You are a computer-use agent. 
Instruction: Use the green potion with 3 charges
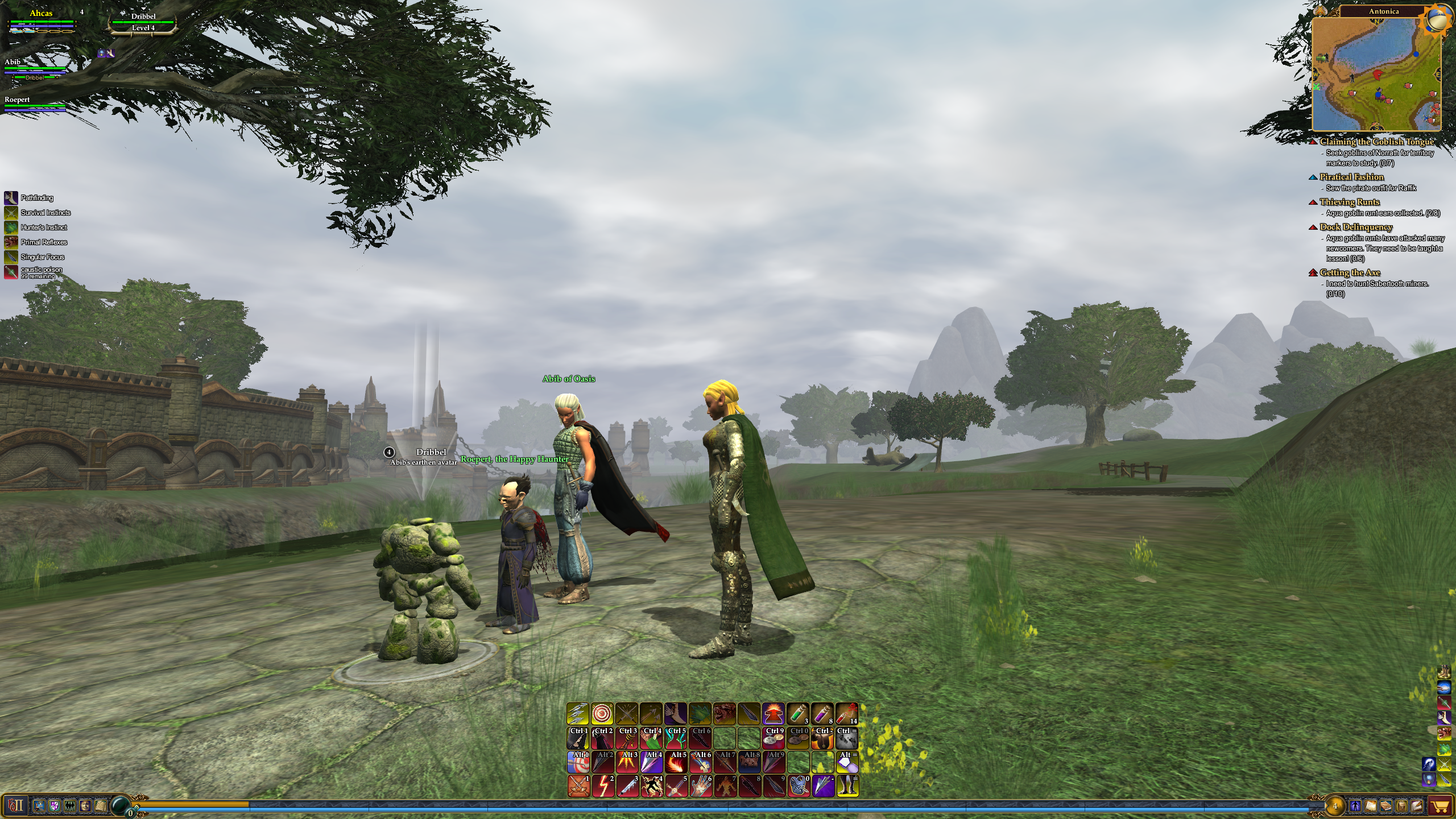[x=797, y=713]
